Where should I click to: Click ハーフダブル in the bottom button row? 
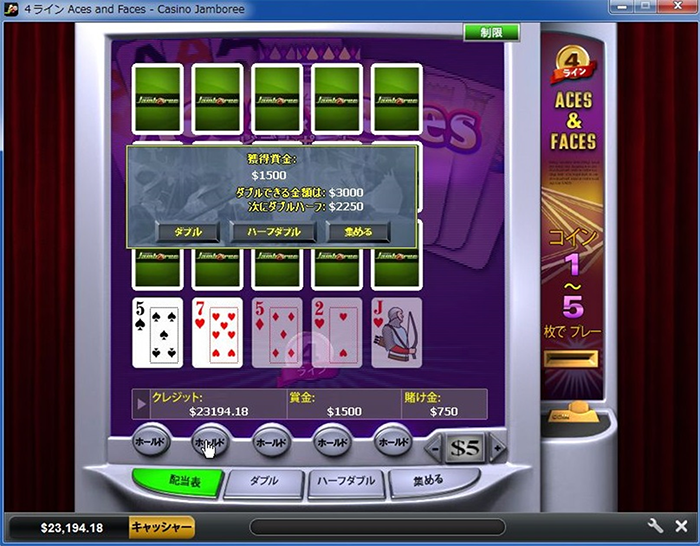pos(346,481)
